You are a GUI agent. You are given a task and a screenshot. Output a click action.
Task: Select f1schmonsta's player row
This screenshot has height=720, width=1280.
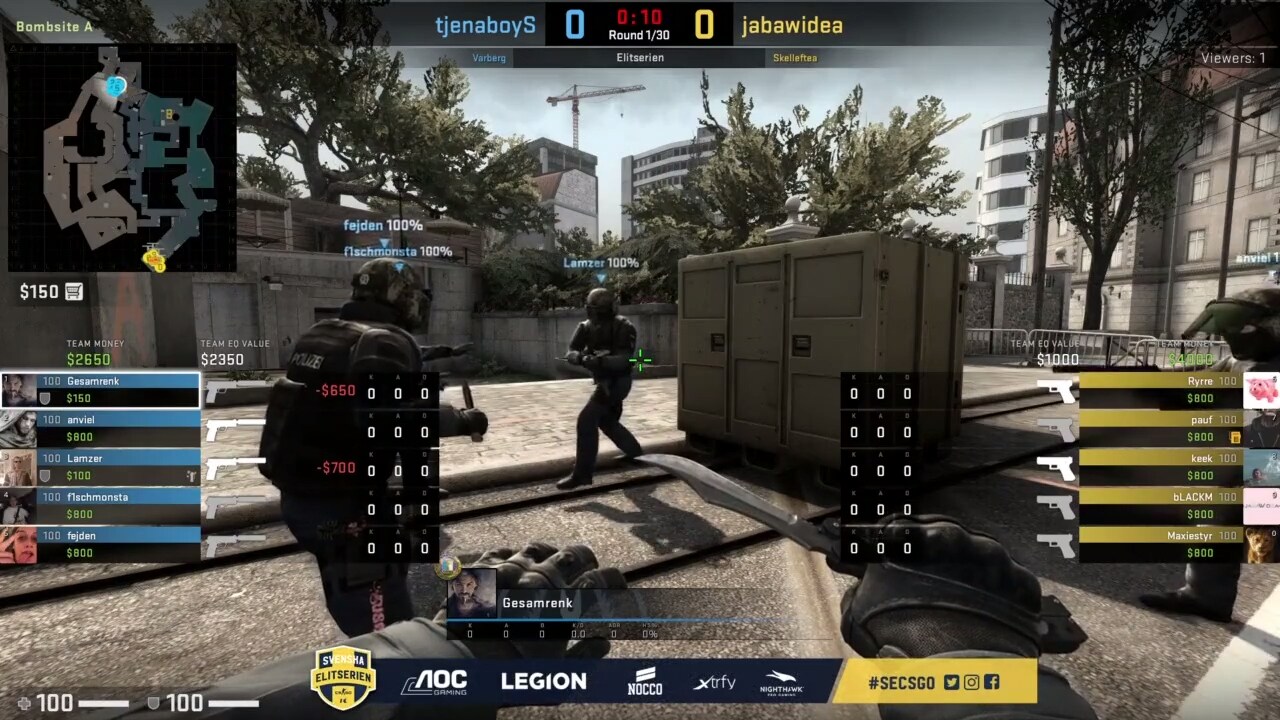point(100,505)
